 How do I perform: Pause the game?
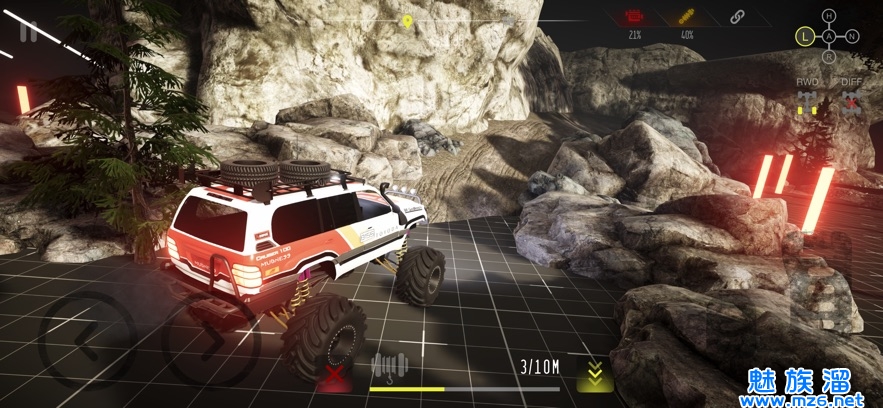tap(28, 32)
